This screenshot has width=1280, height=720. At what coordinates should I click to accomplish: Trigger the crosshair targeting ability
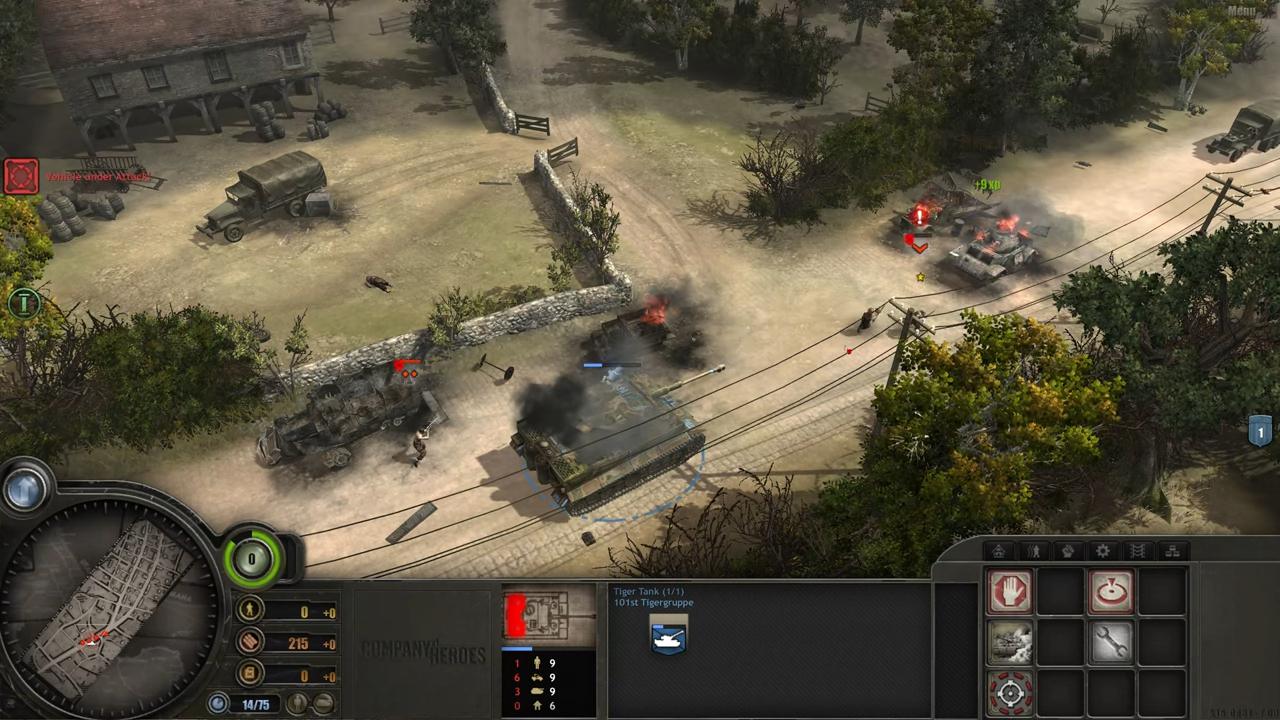[x=1010, y=692]
